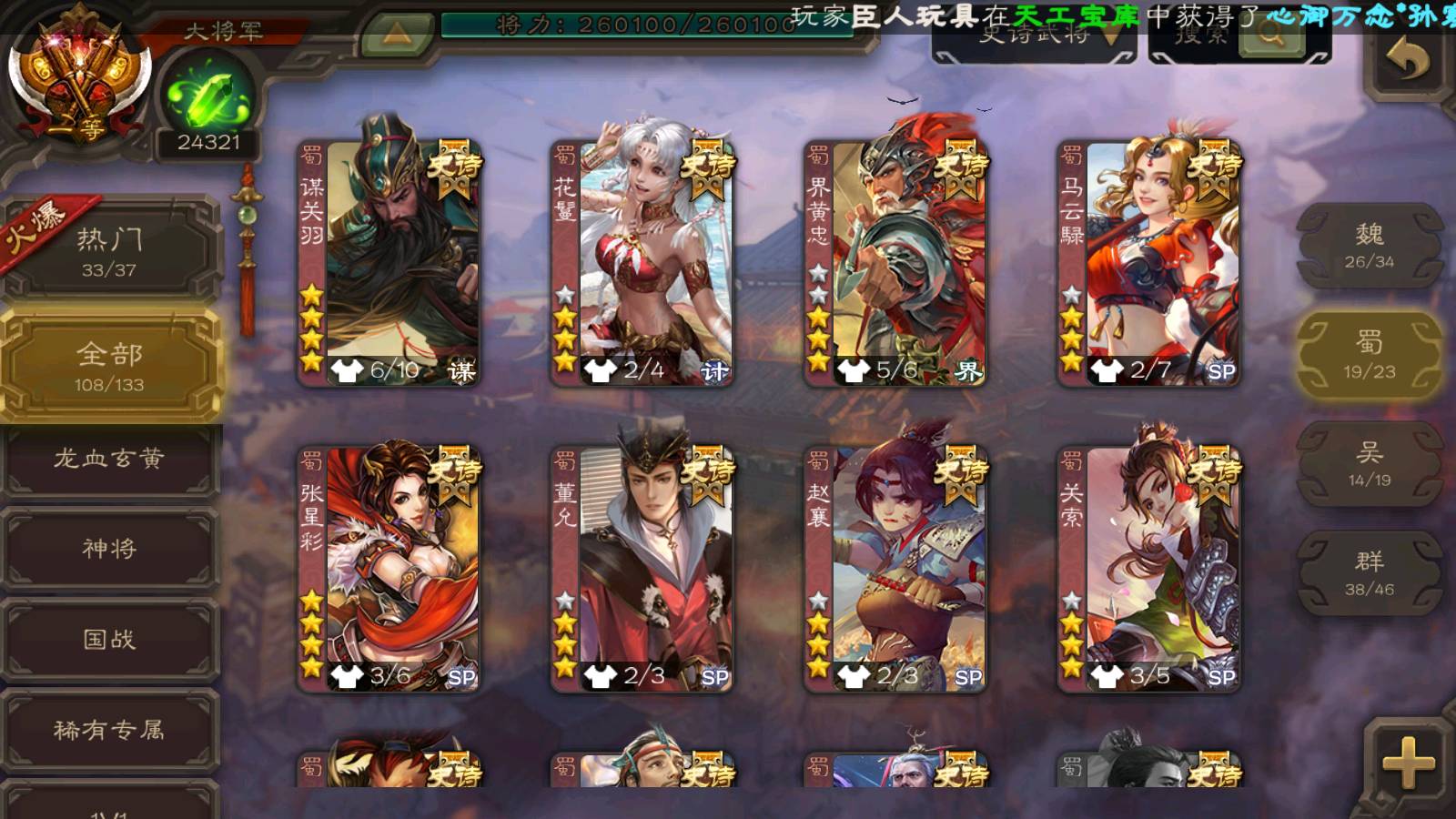
Task: Filter heroes by 魏 faction
Action: (1370, 246)
